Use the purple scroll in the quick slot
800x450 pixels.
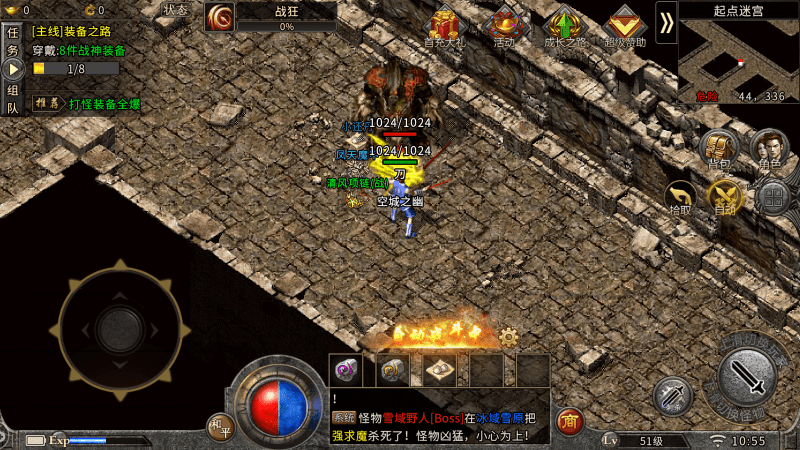[x=346, y=370]
